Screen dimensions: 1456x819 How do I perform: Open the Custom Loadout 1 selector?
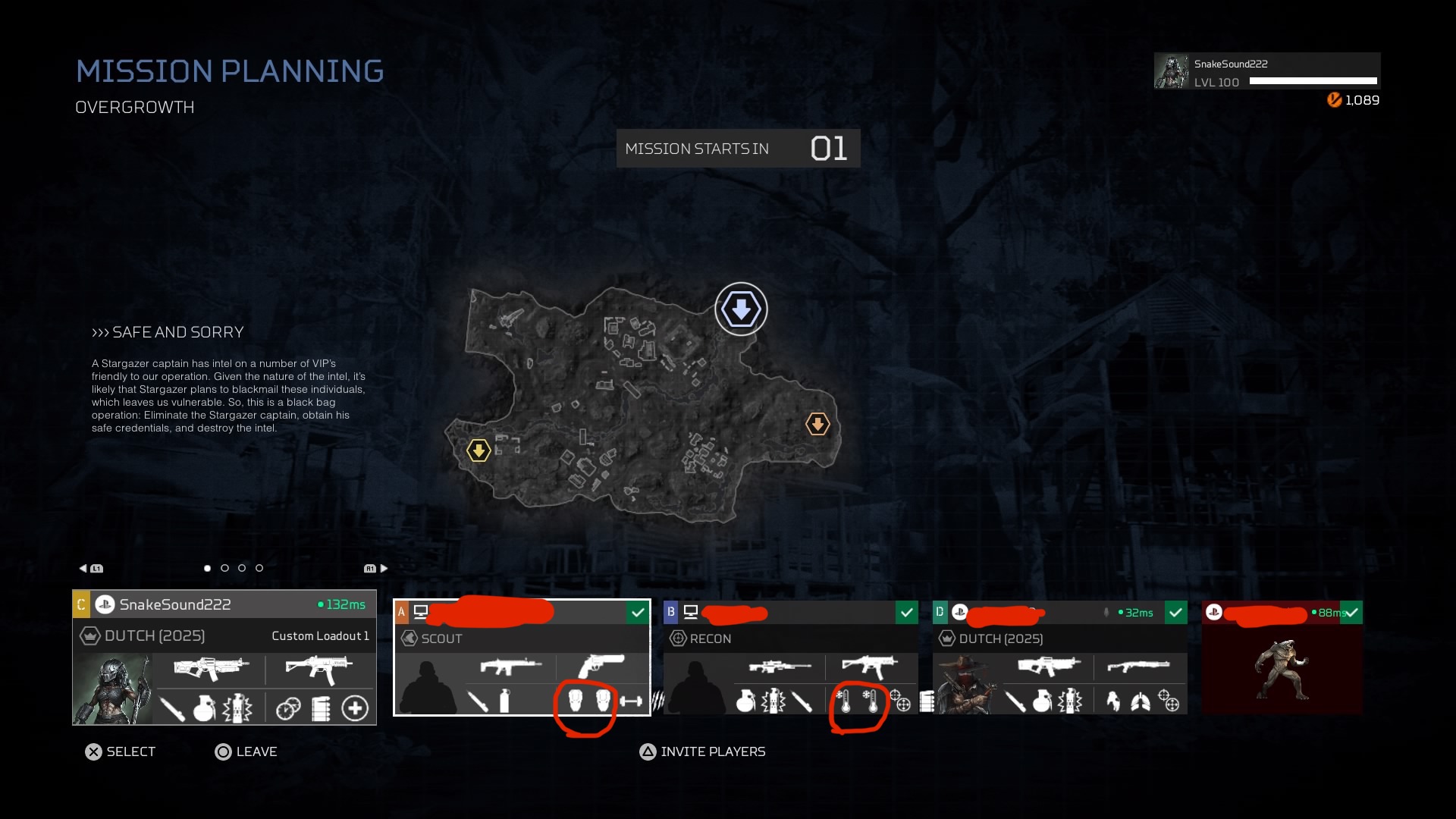320,635
